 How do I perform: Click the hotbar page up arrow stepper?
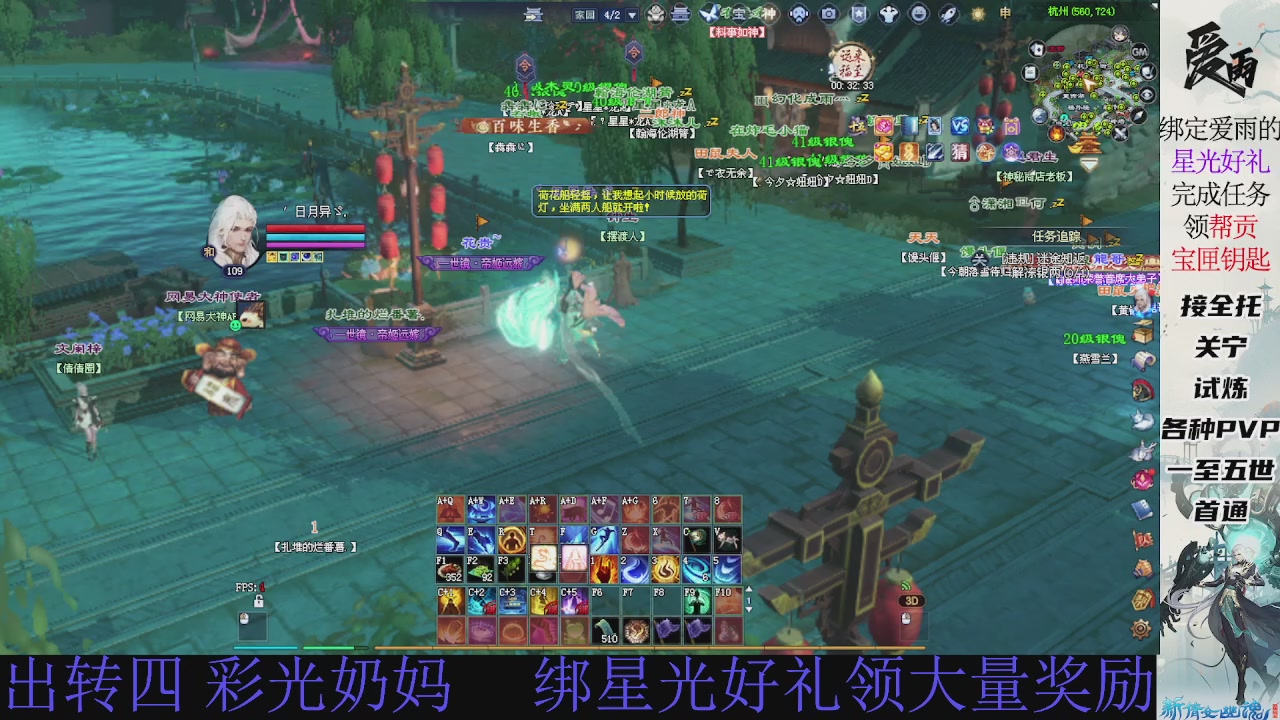[749, 588]
